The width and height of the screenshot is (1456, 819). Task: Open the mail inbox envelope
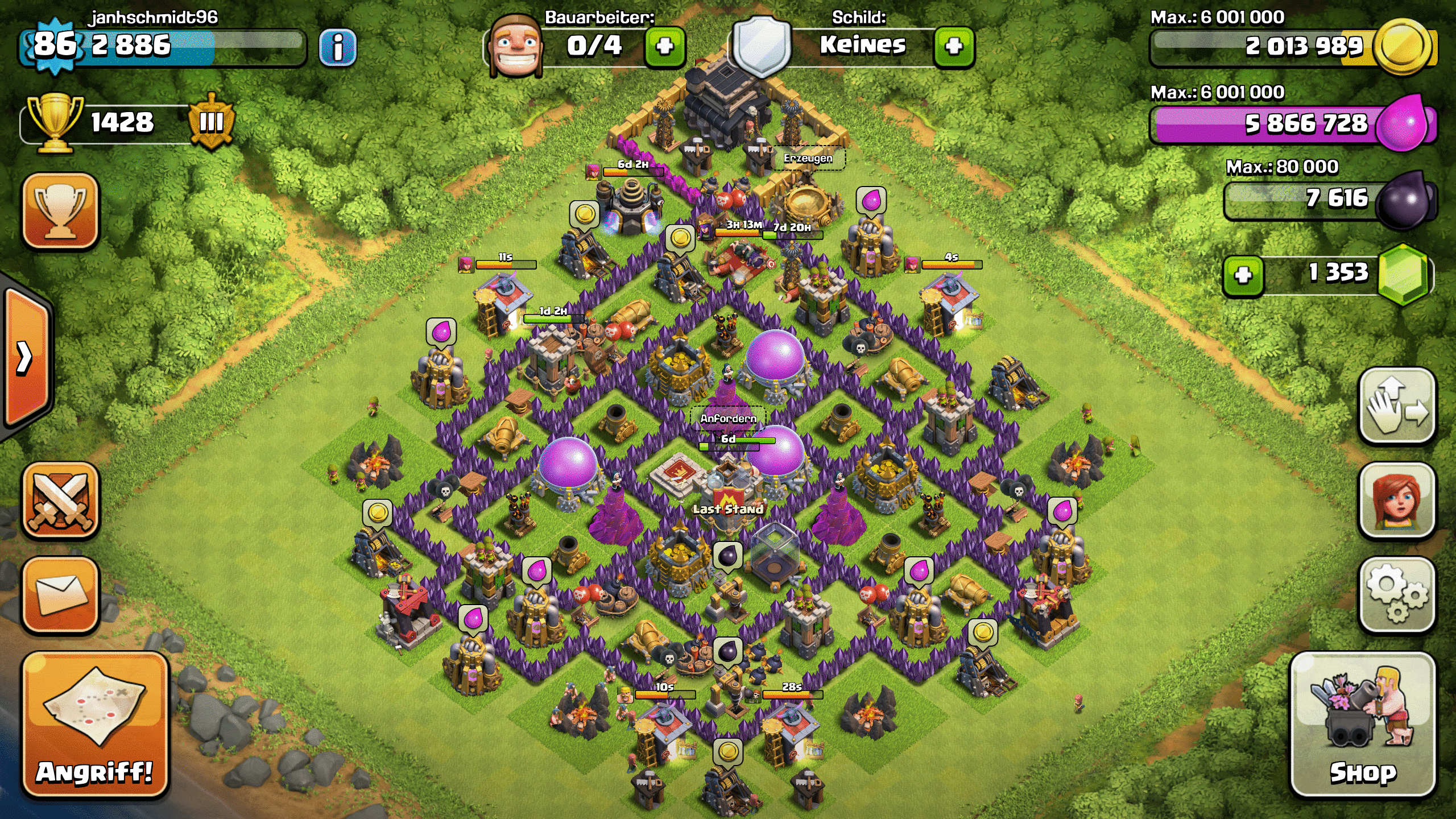click(x=61, y=594)
